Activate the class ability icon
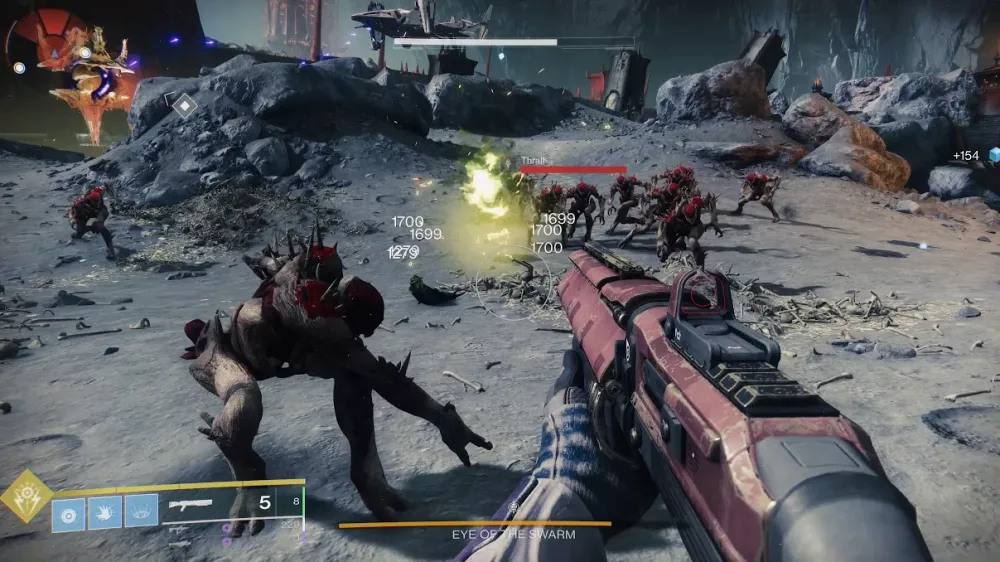The image size is (1000, 562). click(141, 512)
